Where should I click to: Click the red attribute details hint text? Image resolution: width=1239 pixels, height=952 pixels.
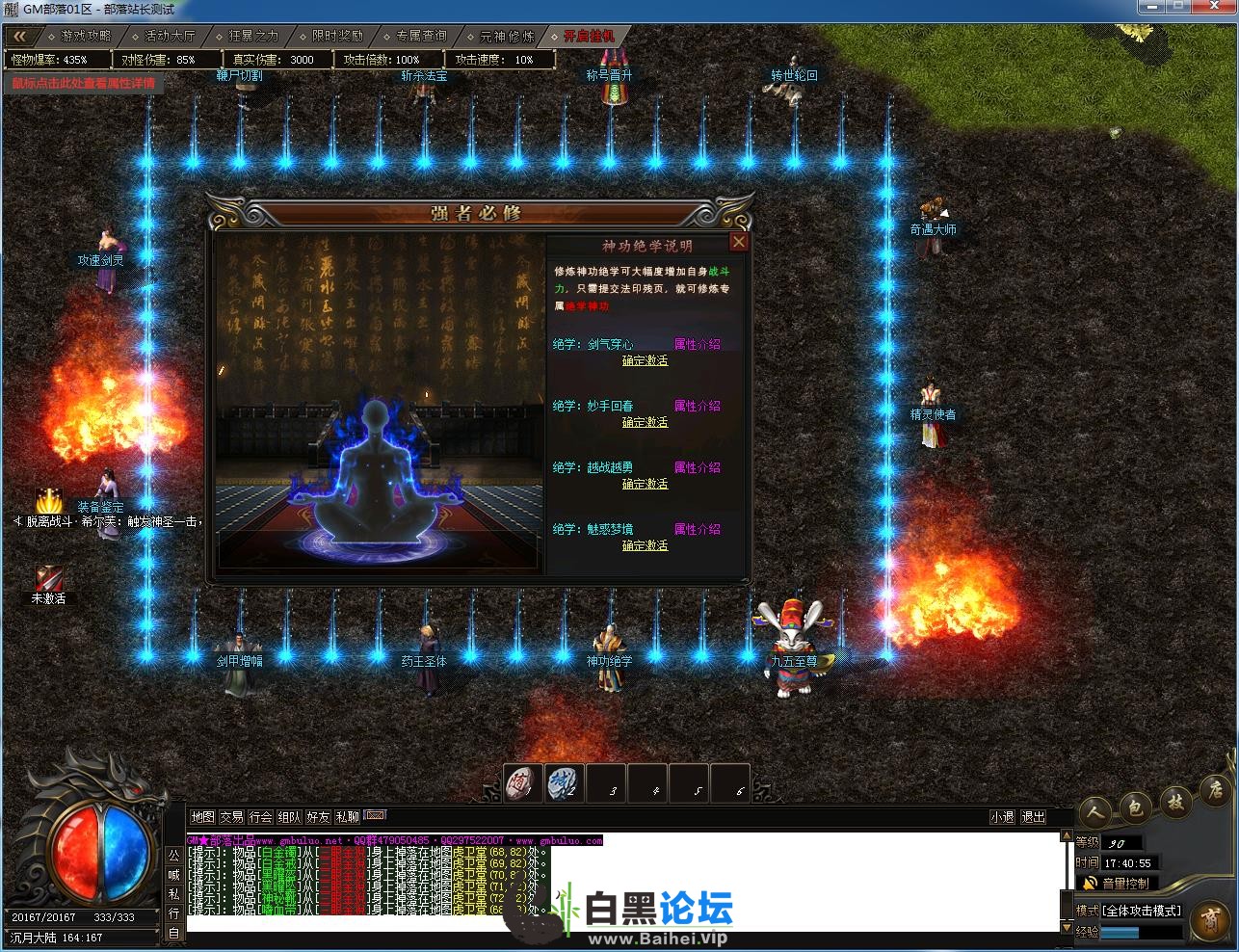[x=83, y=83]
